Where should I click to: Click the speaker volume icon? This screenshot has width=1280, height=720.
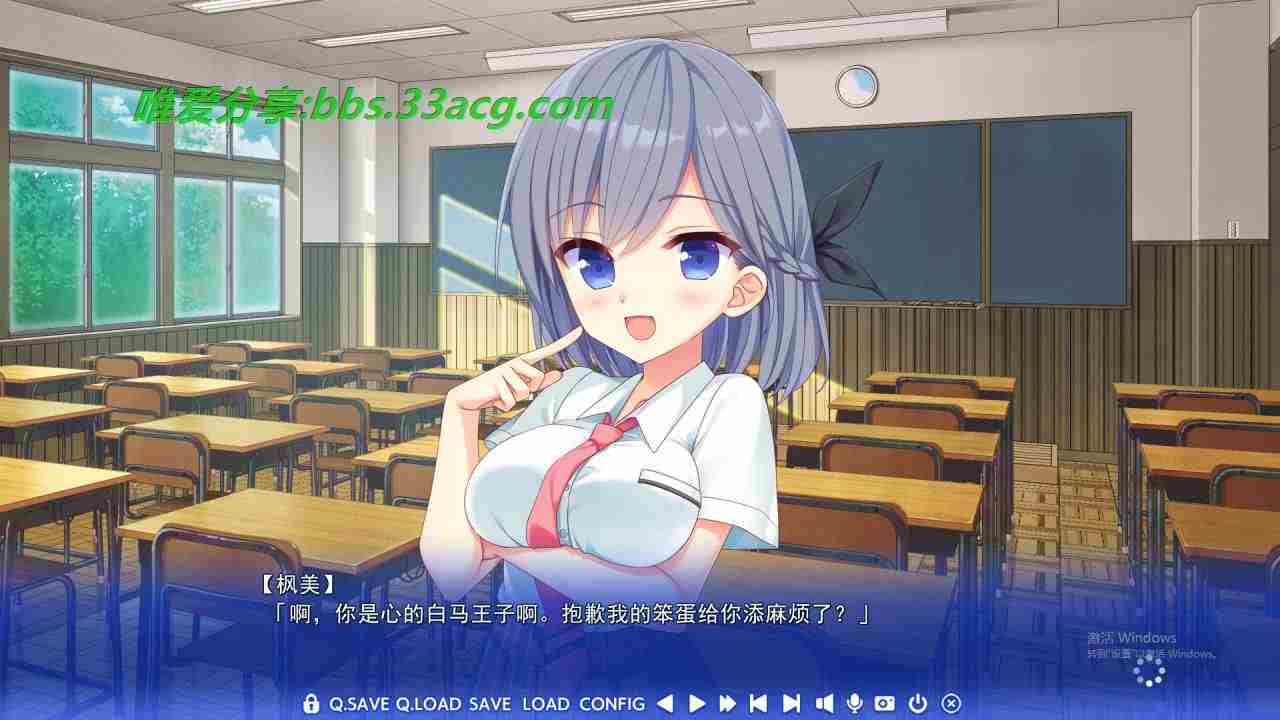[x=823, y=703]
